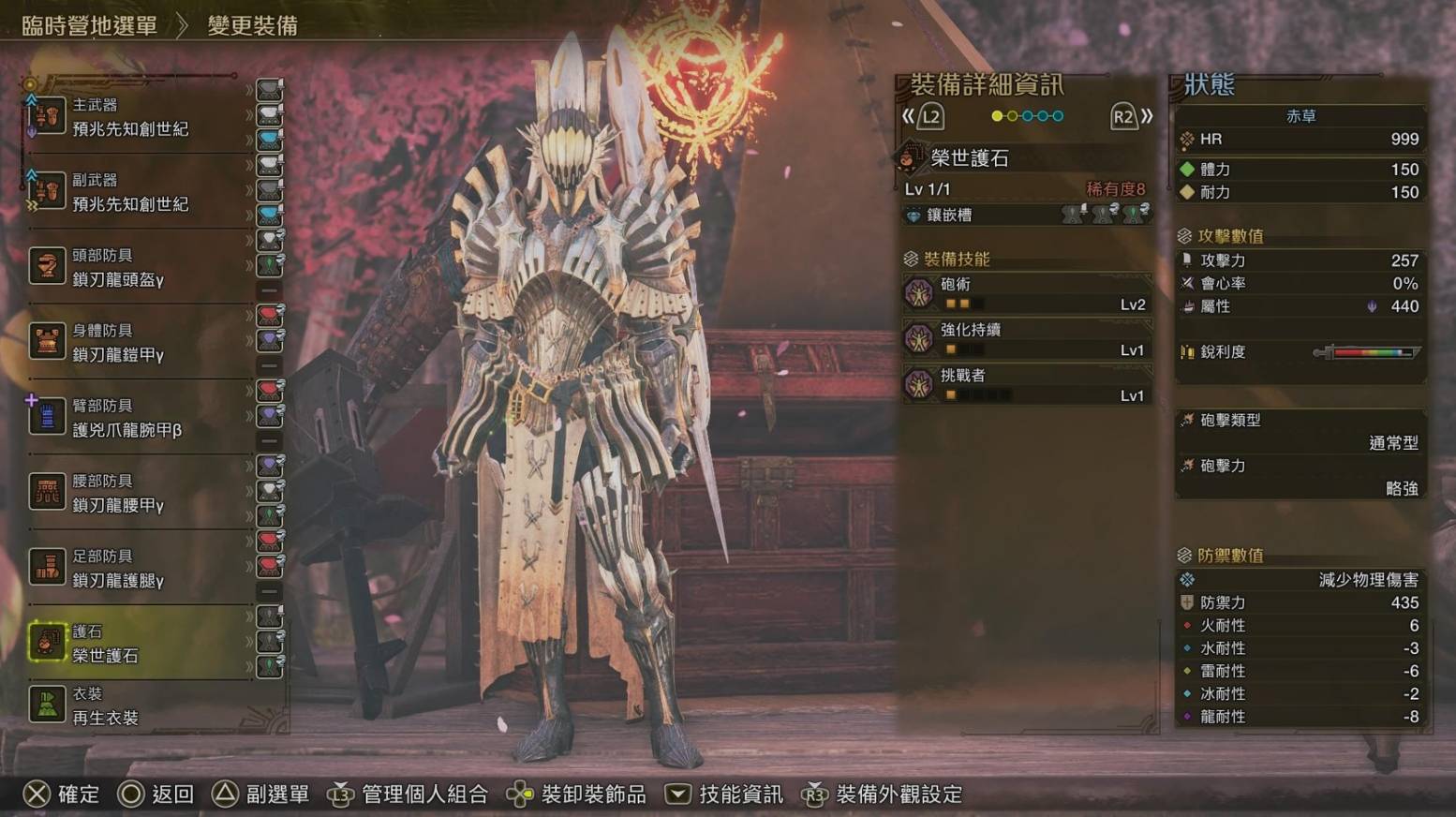Open 管理個人組合 loadout management

pos(408,795)
